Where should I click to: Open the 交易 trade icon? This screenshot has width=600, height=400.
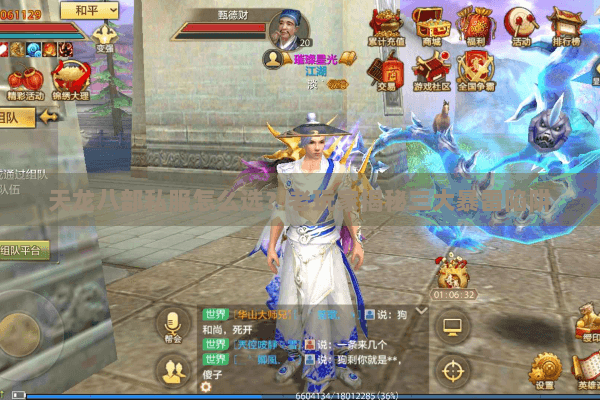click(x=384, y=71)
